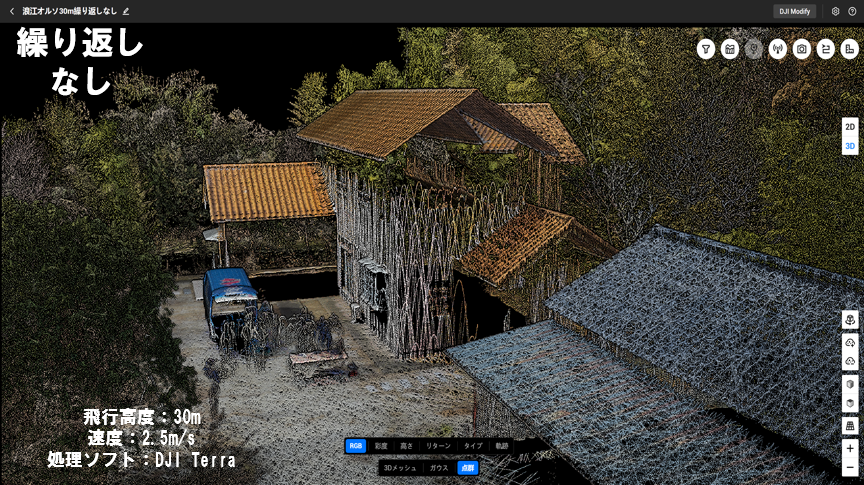Switch the view to 2D

[850, 127]
